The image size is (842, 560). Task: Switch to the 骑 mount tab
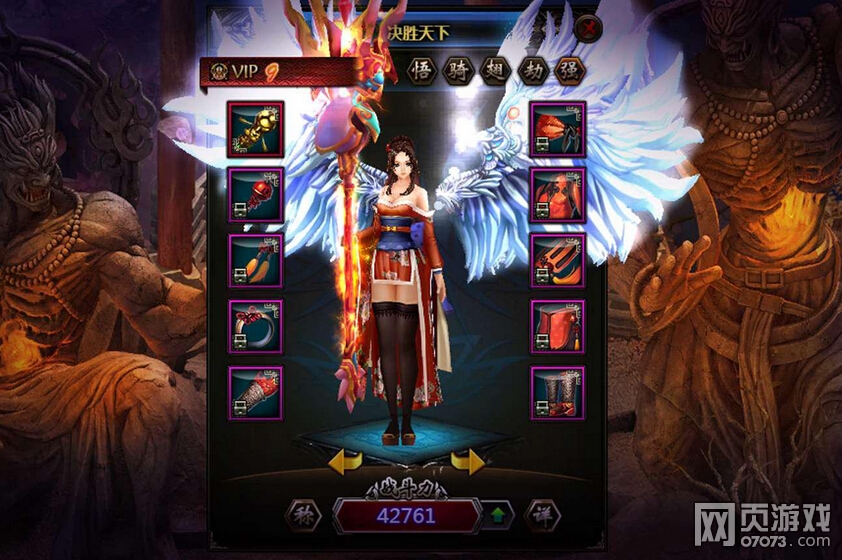[x=458, y=70]
